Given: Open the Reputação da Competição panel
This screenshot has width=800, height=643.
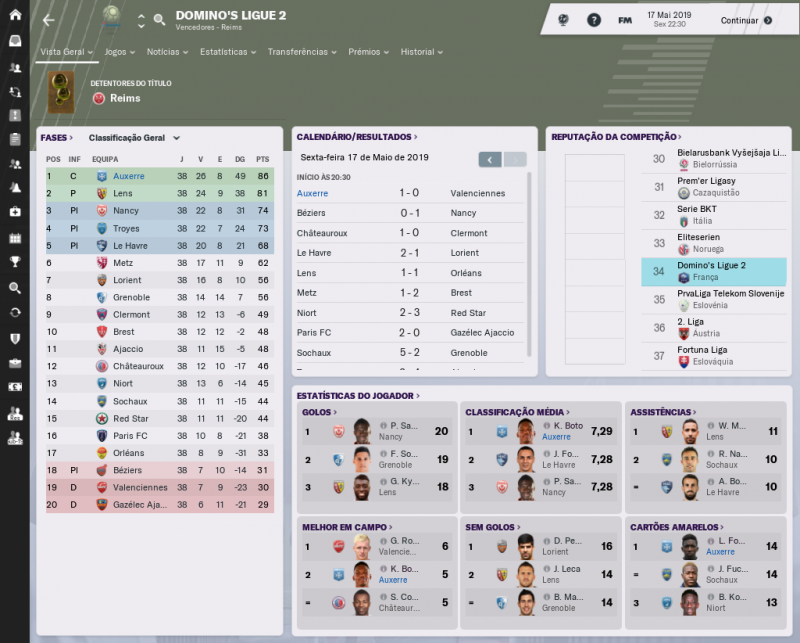Looking at the screenshot, I should [615, 137].
